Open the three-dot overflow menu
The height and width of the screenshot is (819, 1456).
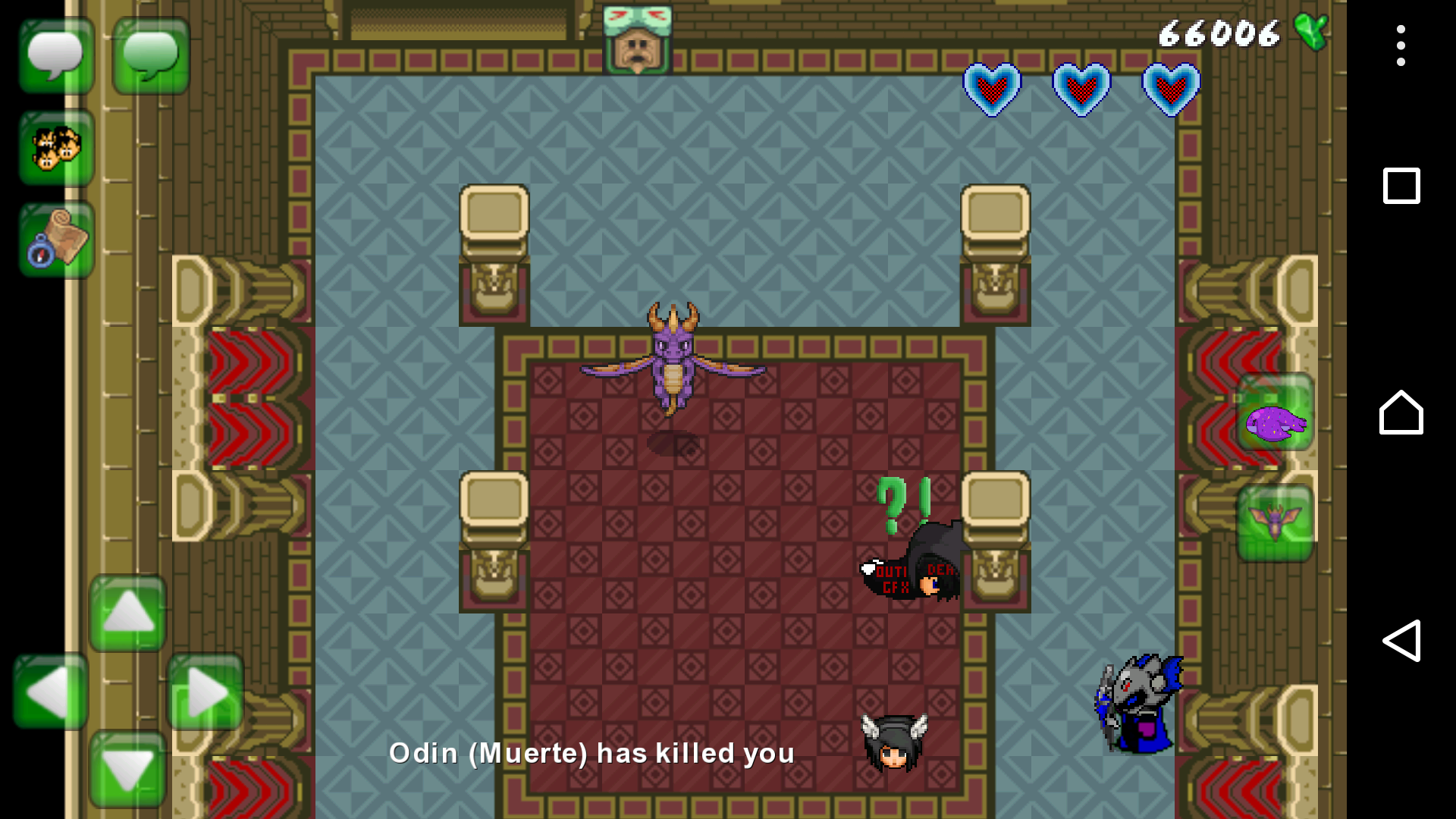(x=1401, y=45)
